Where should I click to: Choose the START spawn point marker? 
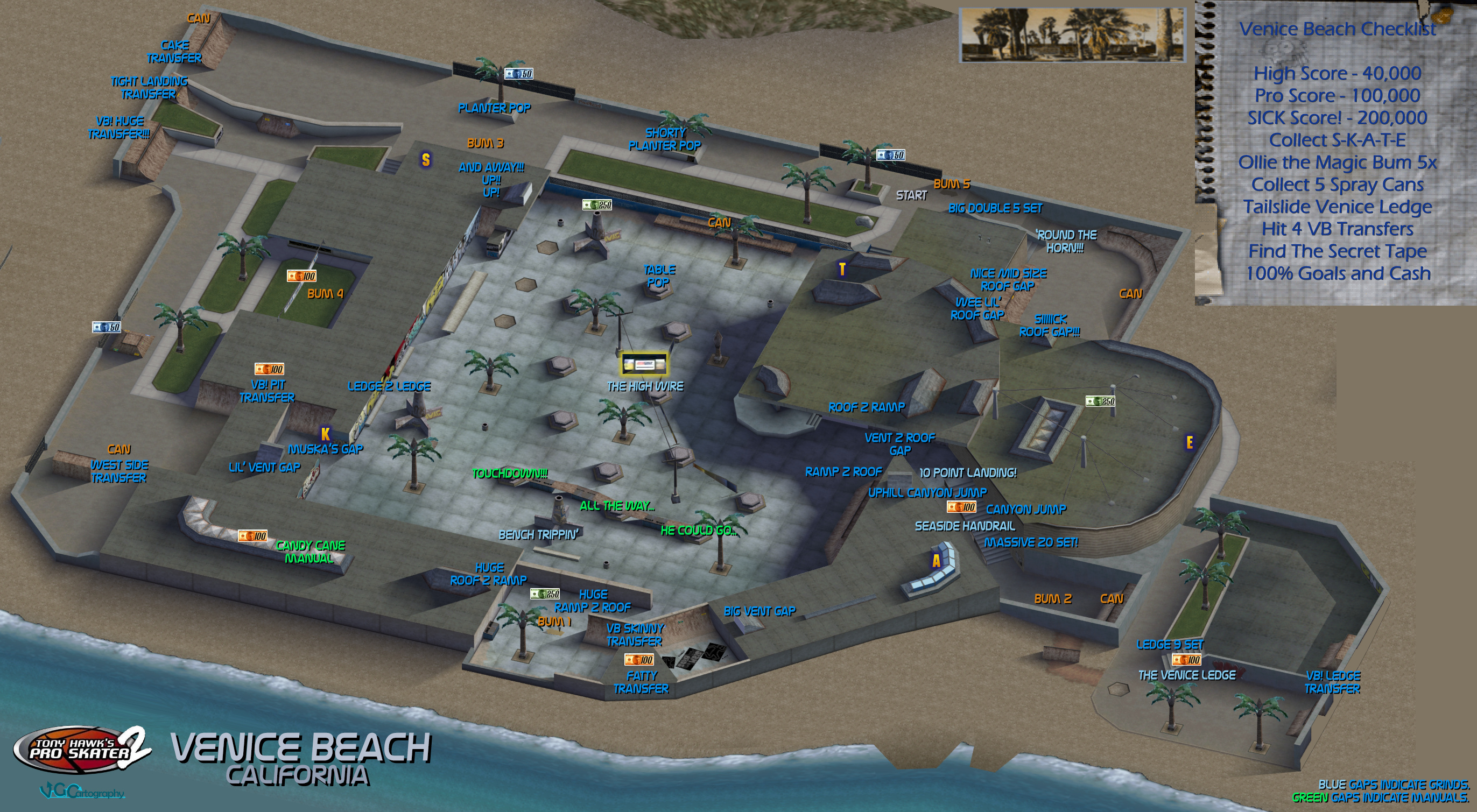(911, 195)
